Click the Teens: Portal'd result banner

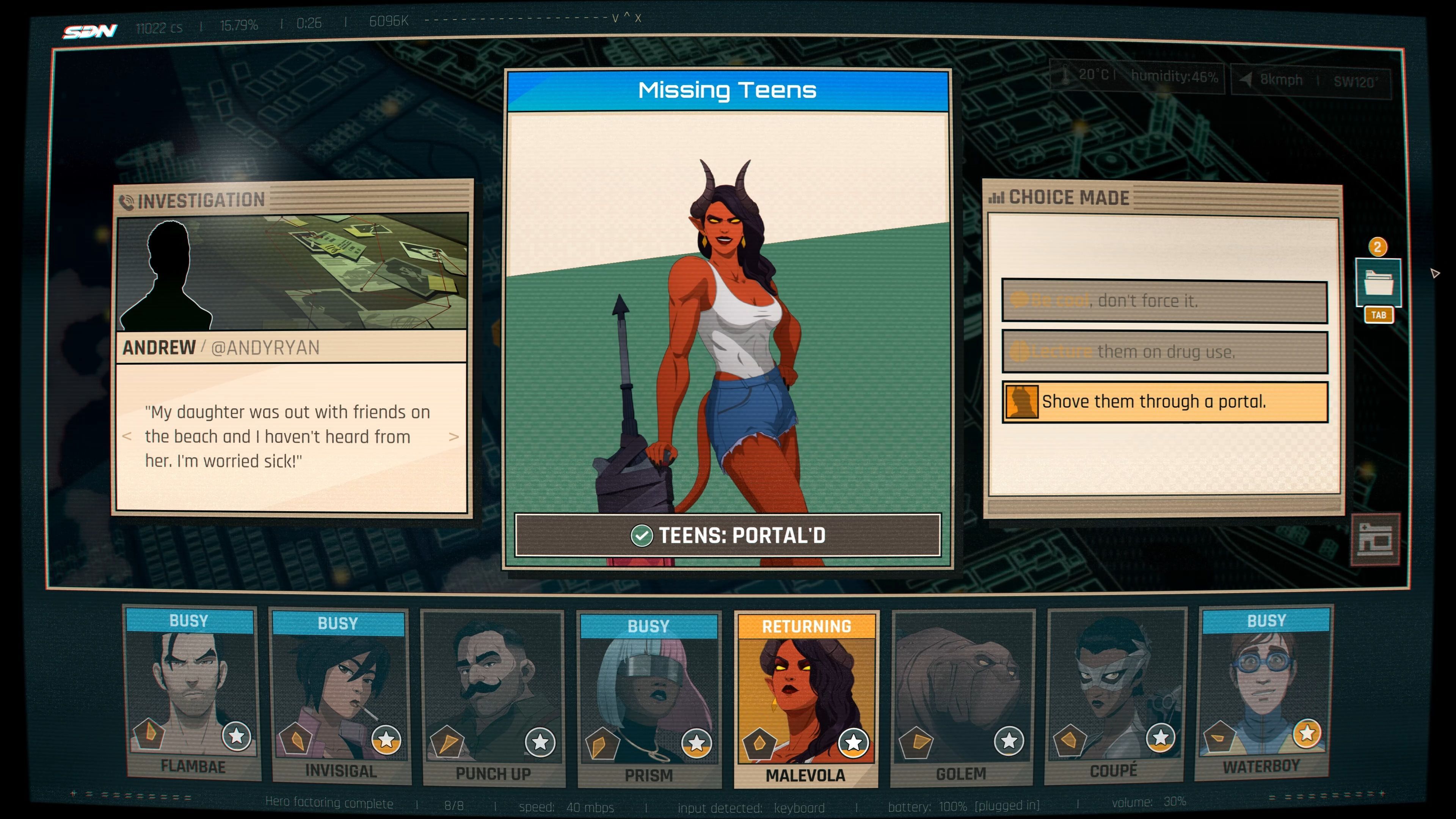(x=728, y=535)
